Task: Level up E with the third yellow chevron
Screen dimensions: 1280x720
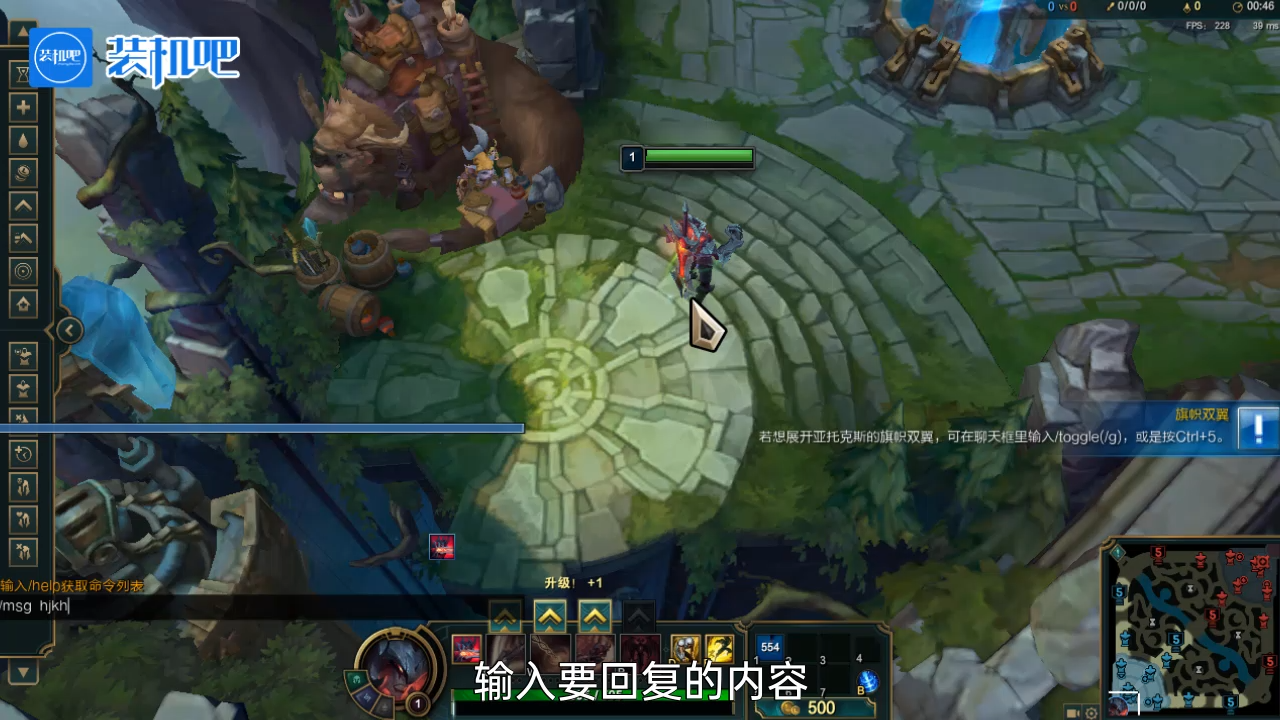Action: tap(593, 616)
